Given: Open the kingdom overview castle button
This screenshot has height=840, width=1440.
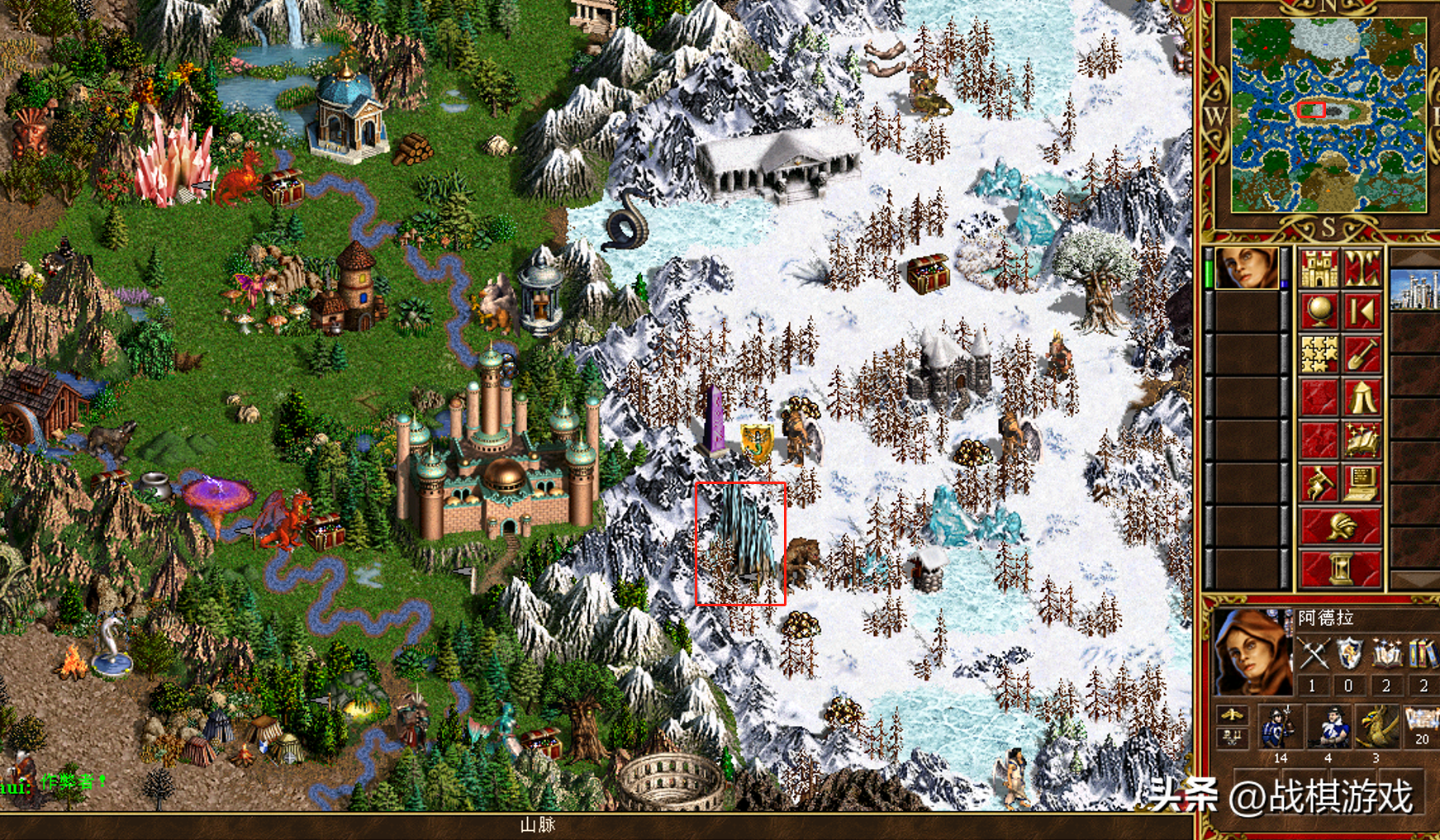Looking at the screenshot, I should (x=1319, y=268).
